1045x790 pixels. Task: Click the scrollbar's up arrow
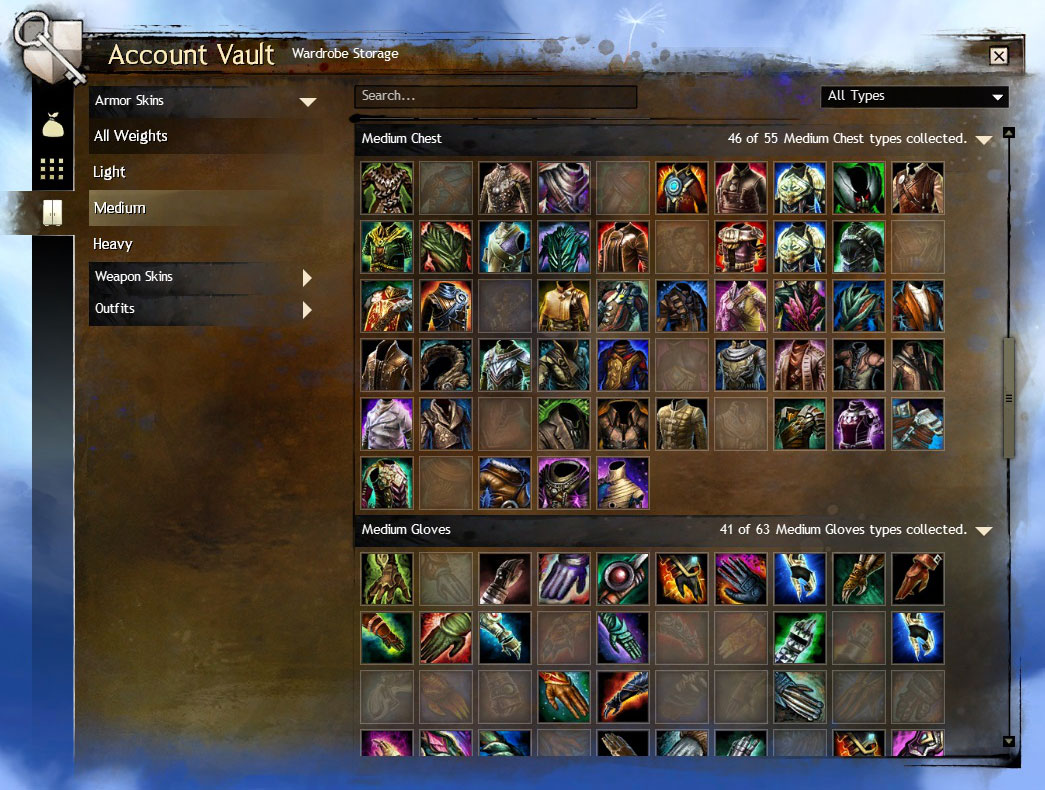[x=1008, y=132]
